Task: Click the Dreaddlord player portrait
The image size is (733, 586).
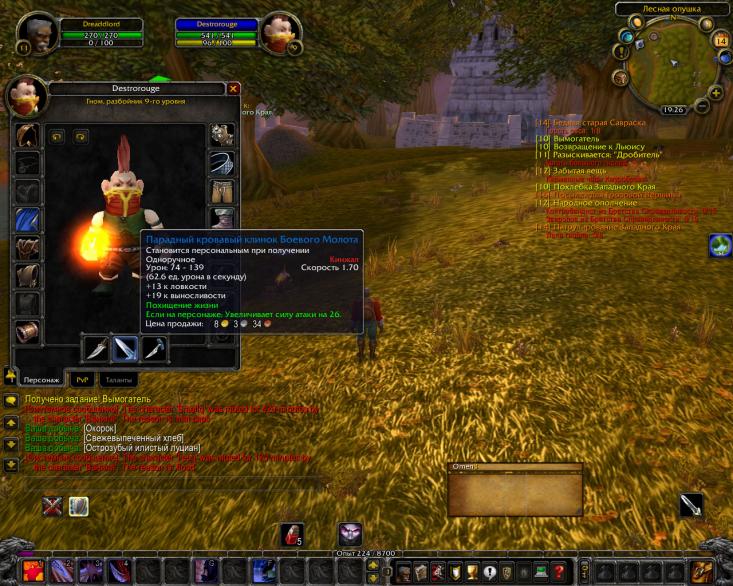Action: click(38, 32)
